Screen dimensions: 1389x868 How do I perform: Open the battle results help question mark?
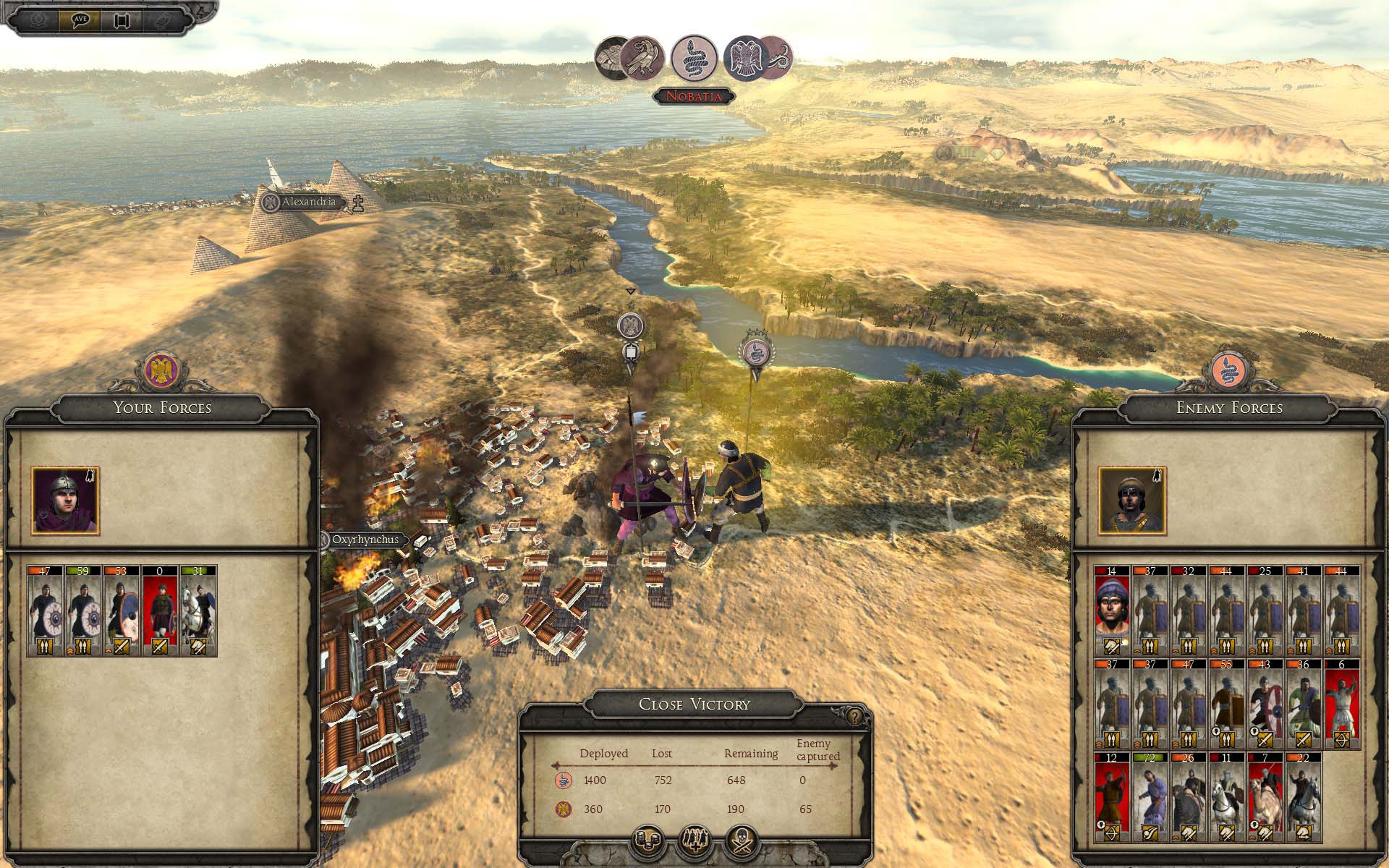856,717
